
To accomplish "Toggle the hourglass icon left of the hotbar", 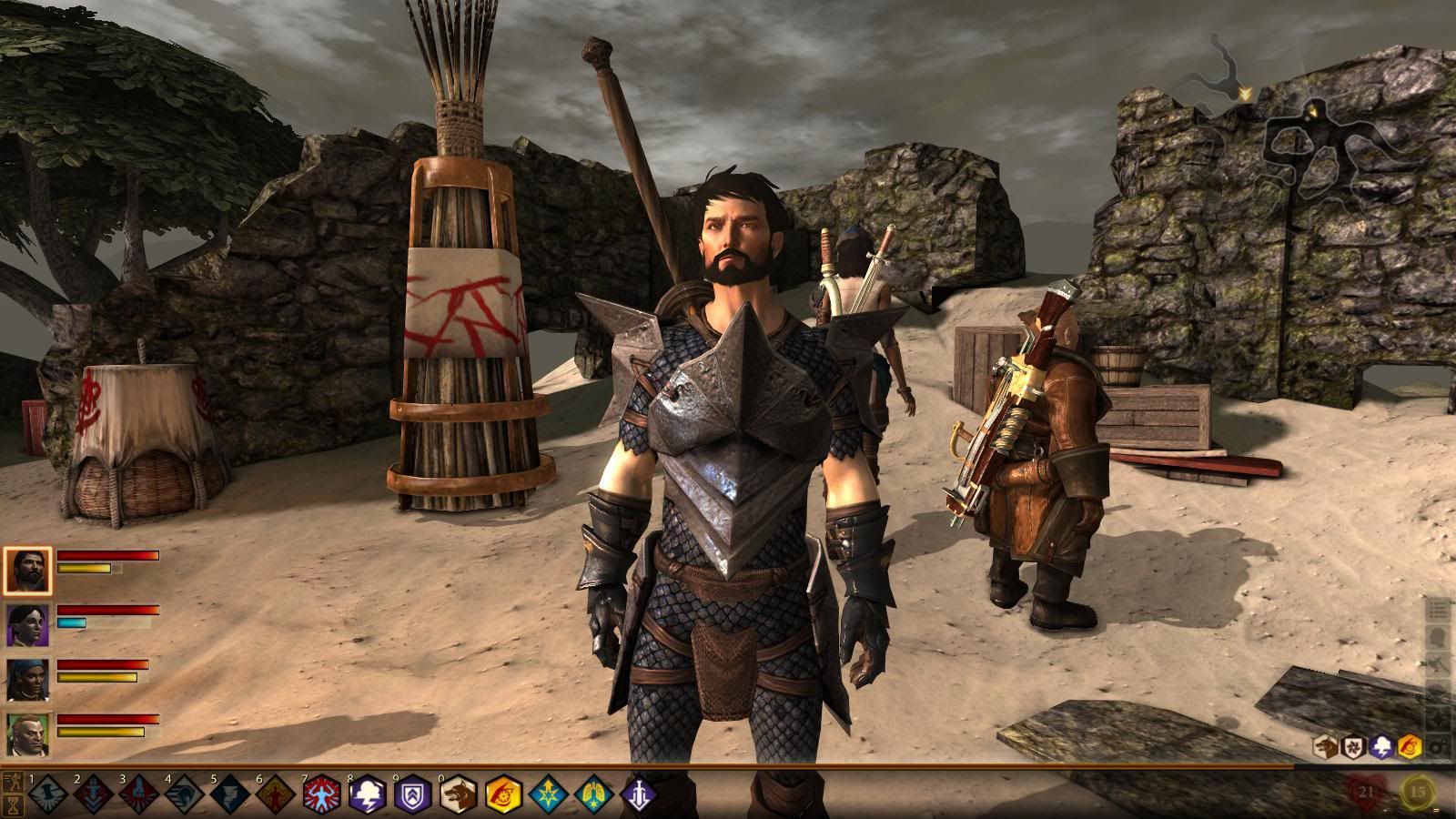I will (13, 804).
